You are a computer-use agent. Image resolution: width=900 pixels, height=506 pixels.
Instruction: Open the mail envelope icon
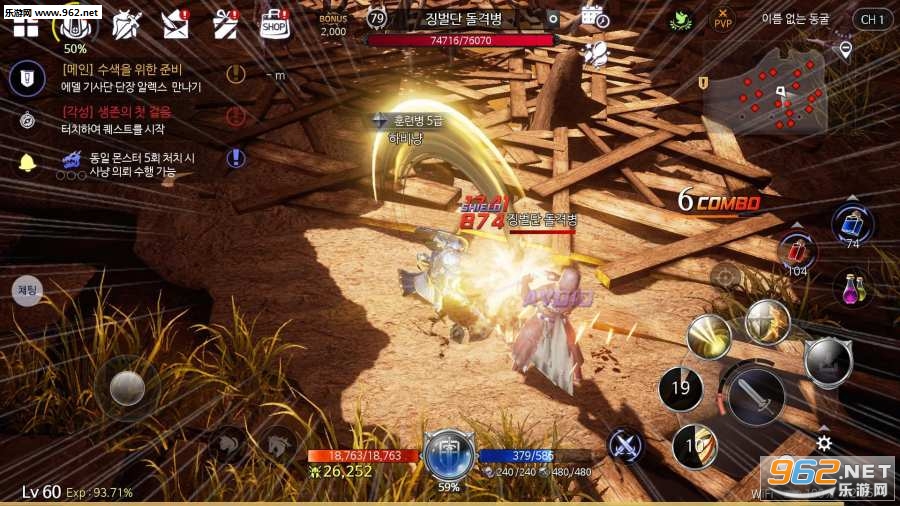pos(176,23)
